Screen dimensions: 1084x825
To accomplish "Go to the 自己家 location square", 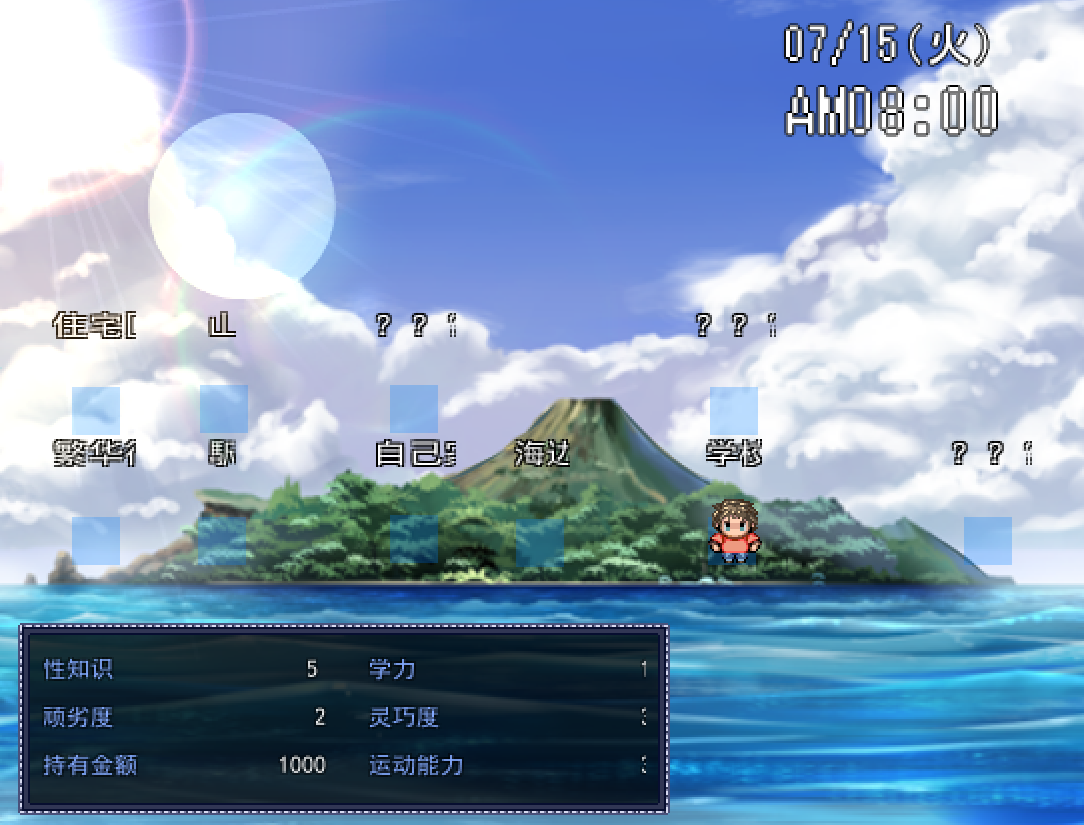I will 414,540.
